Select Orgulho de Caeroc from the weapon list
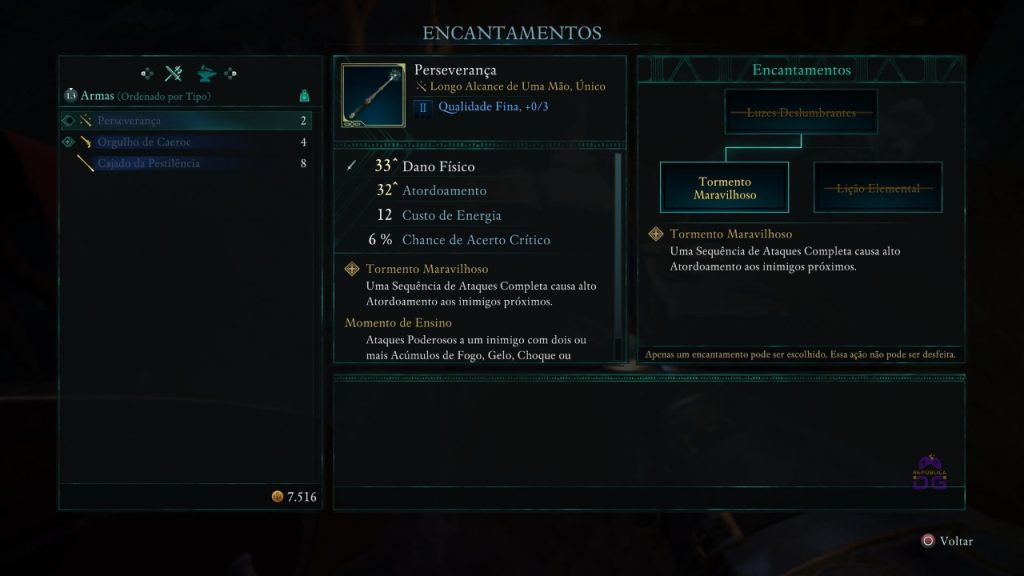 click(x=185, y=142)
